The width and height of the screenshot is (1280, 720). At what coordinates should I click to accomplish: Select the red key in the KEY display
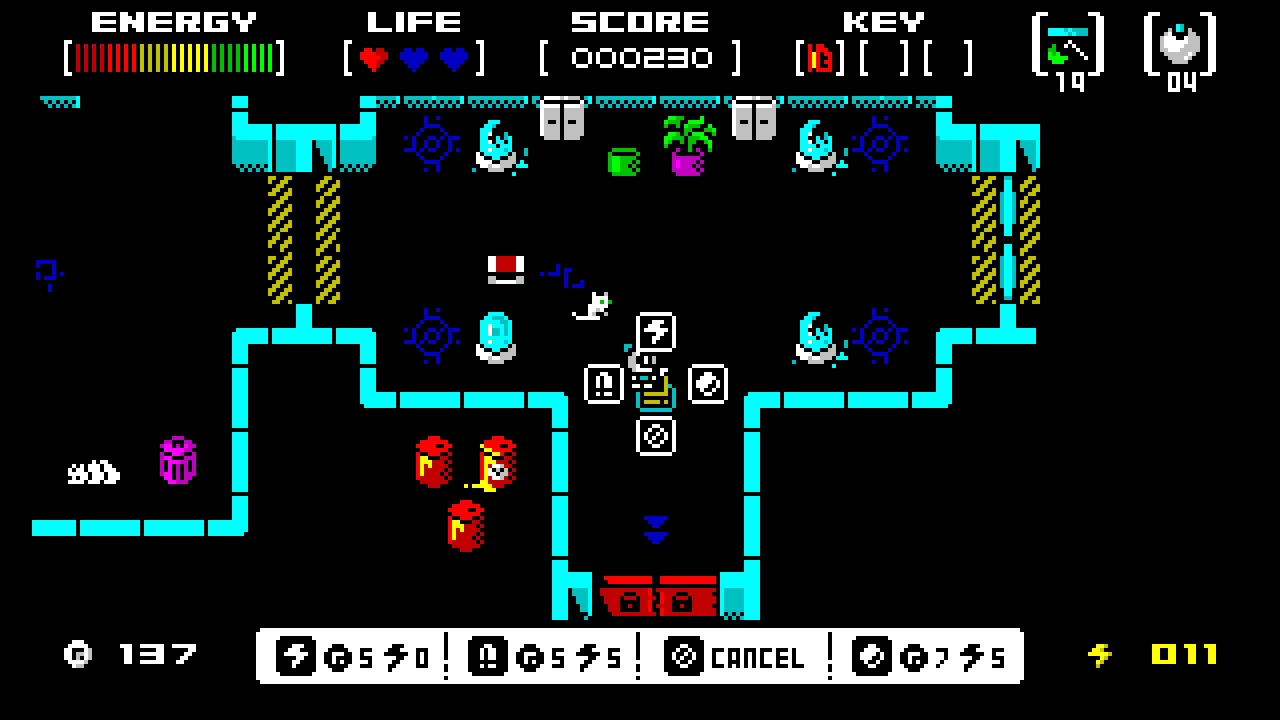pyautogui.click(x=818, y=57)
